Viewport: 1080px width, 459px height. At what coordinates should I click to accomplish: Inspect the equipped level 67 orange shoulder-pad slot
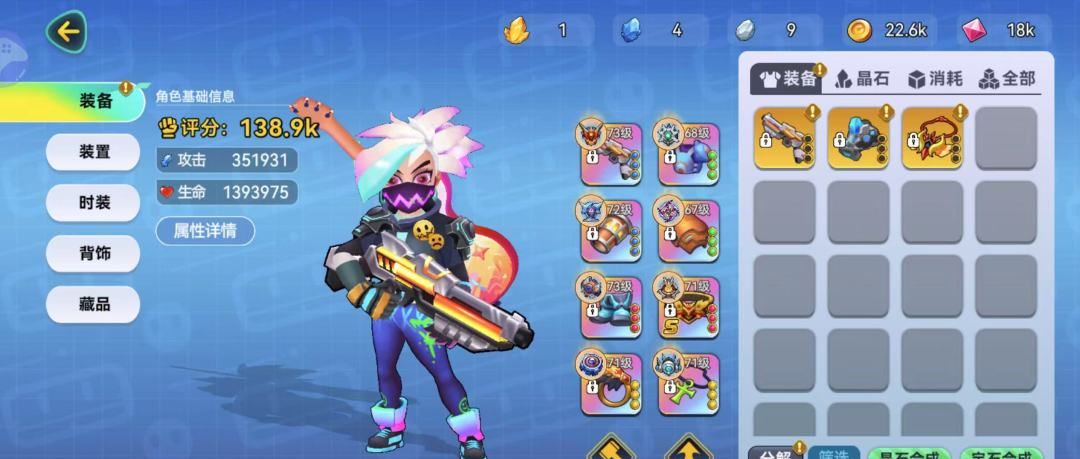coord(687,229)
